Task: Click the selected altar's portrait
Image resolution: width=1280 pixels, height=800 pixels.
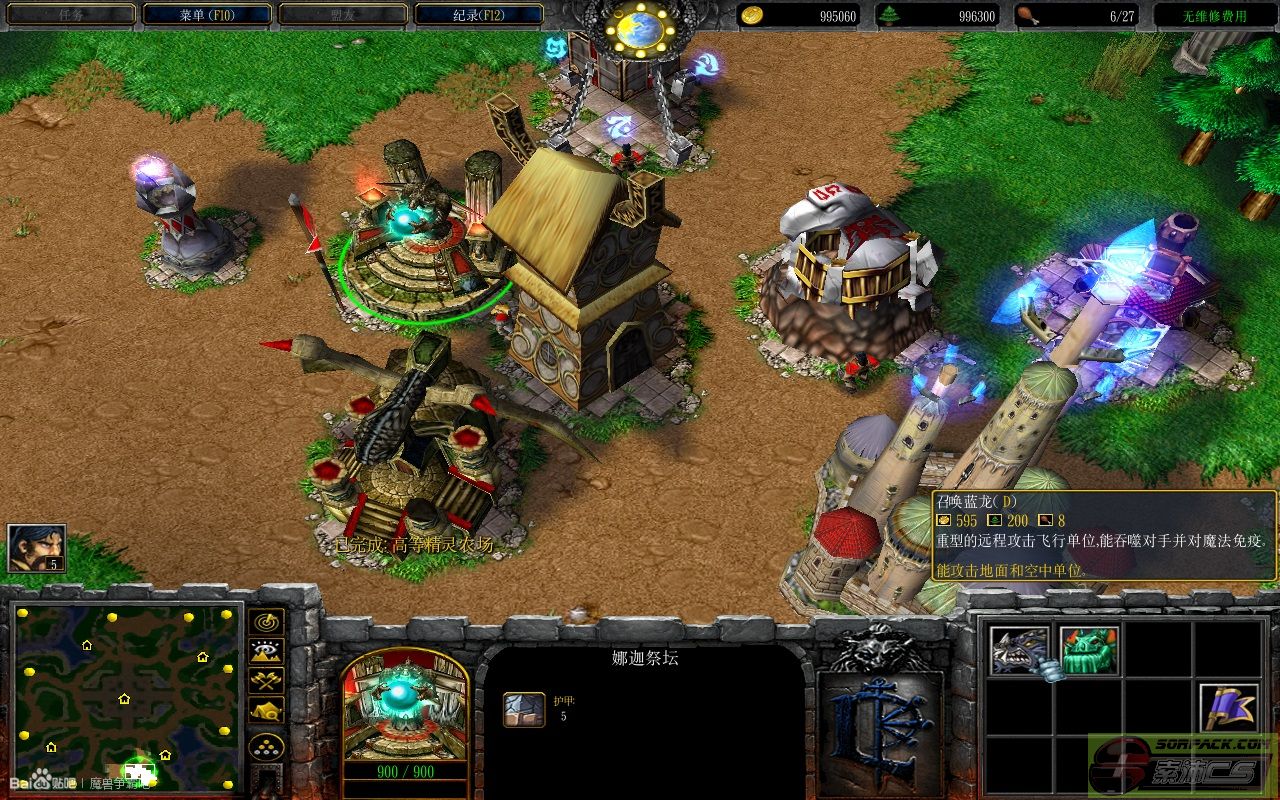Action: coord(405,705)
